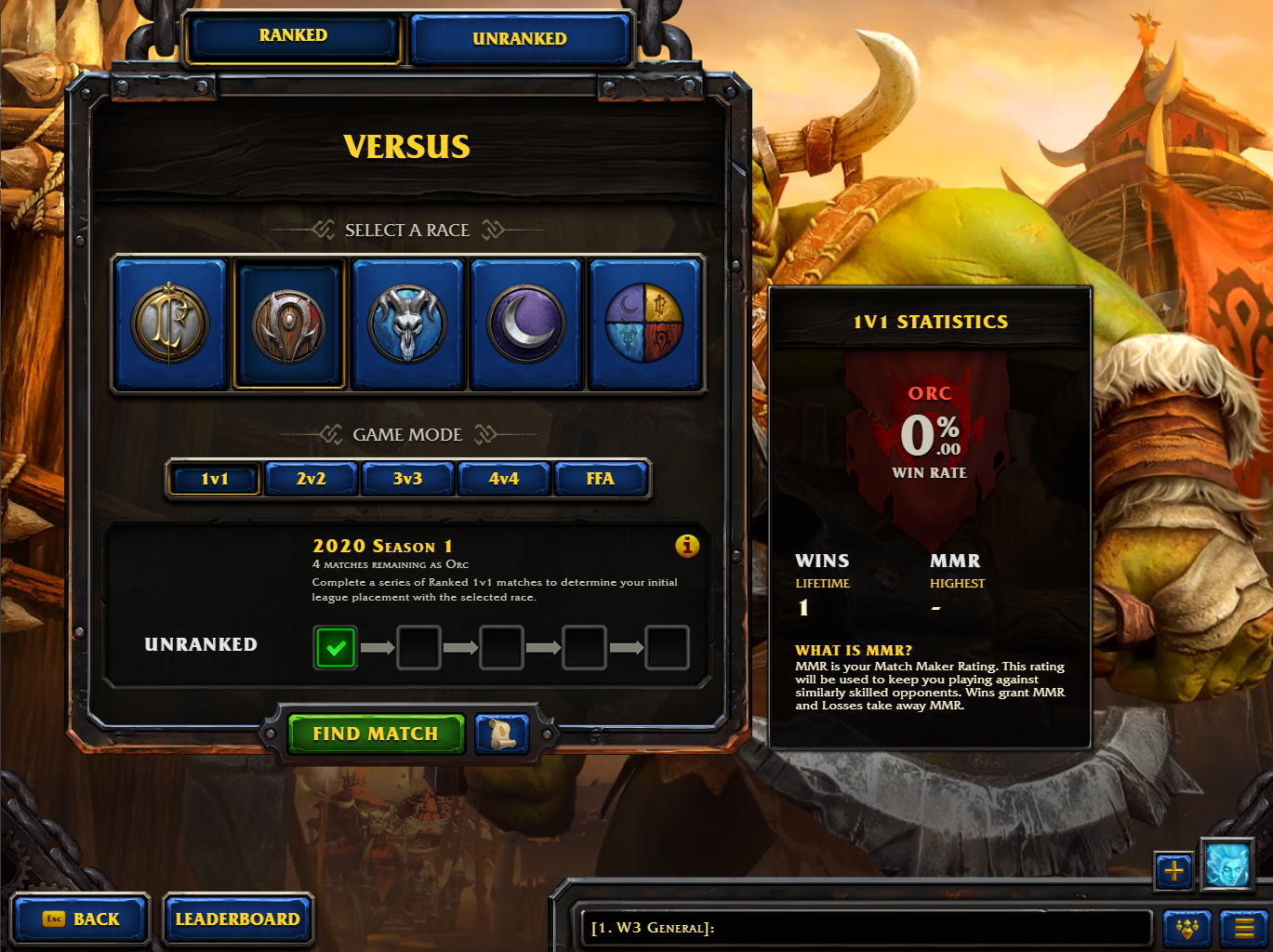Screen dimensions: 1273x952
Task: Open the scroll icon next to Find Match
Action: (502, 734)
